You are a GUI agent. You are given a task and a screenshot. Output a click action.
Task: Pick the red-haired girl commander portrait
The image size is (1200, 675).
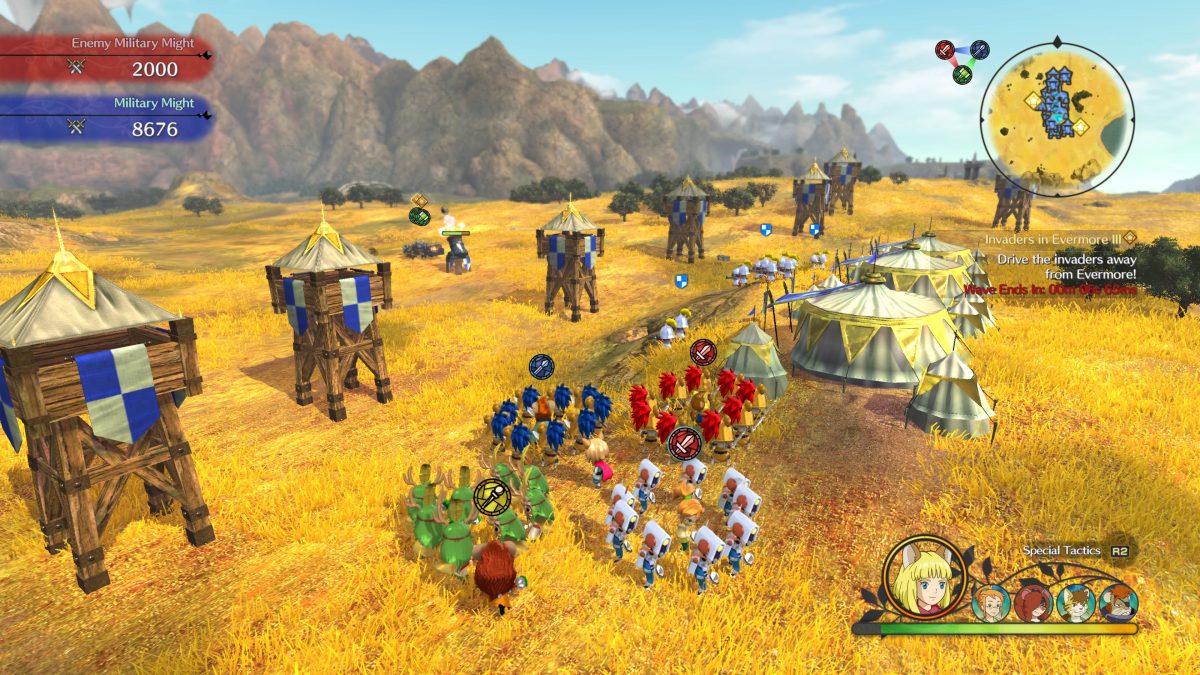point(1033,603)
